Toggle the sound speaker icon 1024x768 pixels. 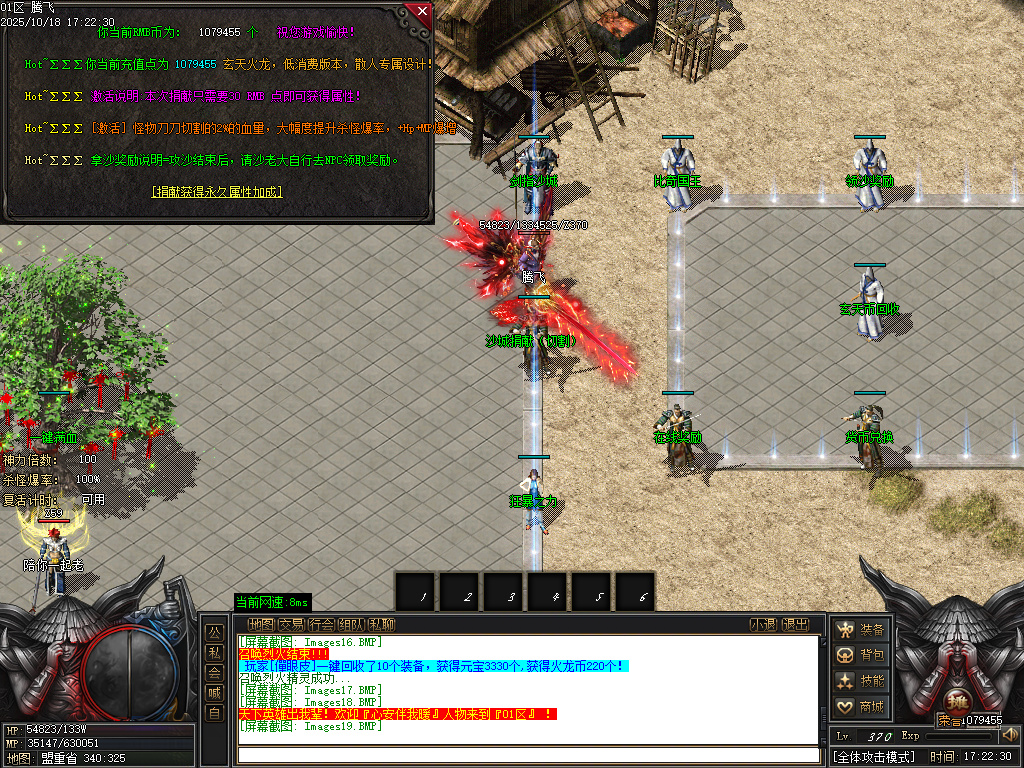(x=1009, y=736)
